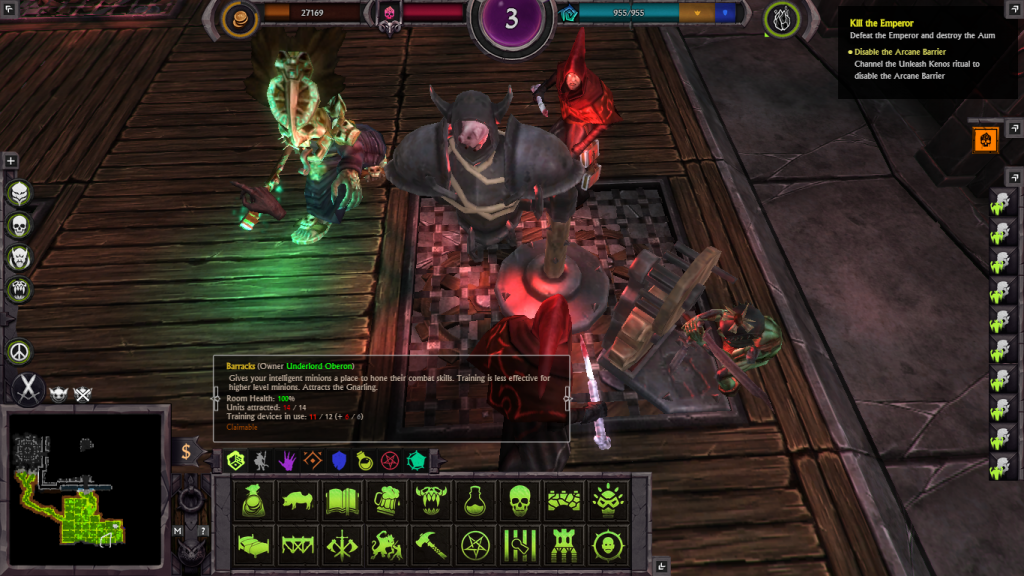Select the pentagram room icon
This screenshot has height=576, width=1024.
pos(476,545)
